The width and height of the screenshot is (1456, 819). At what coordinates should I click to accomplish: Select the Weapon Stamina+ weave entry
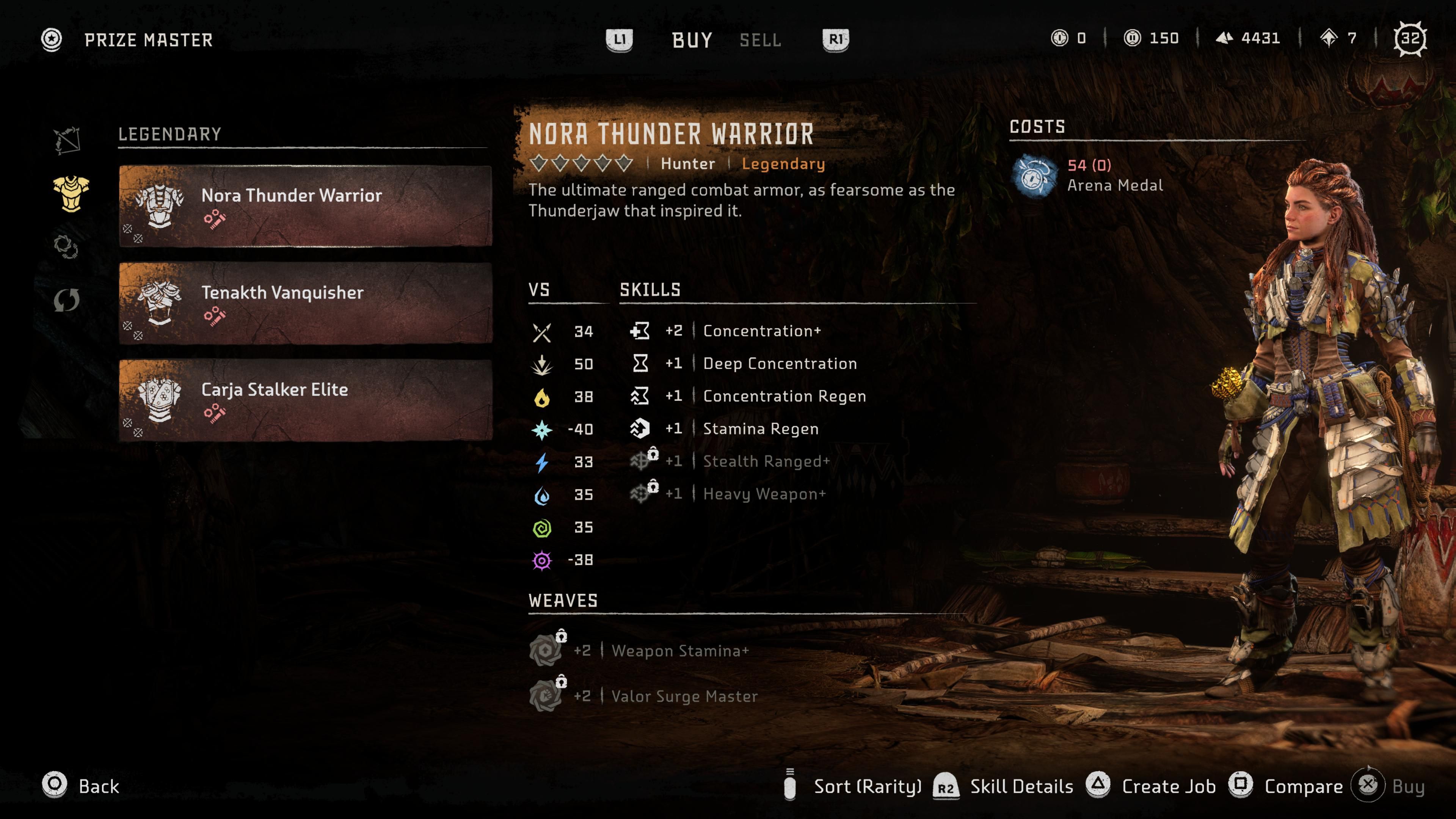click(679, 651)
